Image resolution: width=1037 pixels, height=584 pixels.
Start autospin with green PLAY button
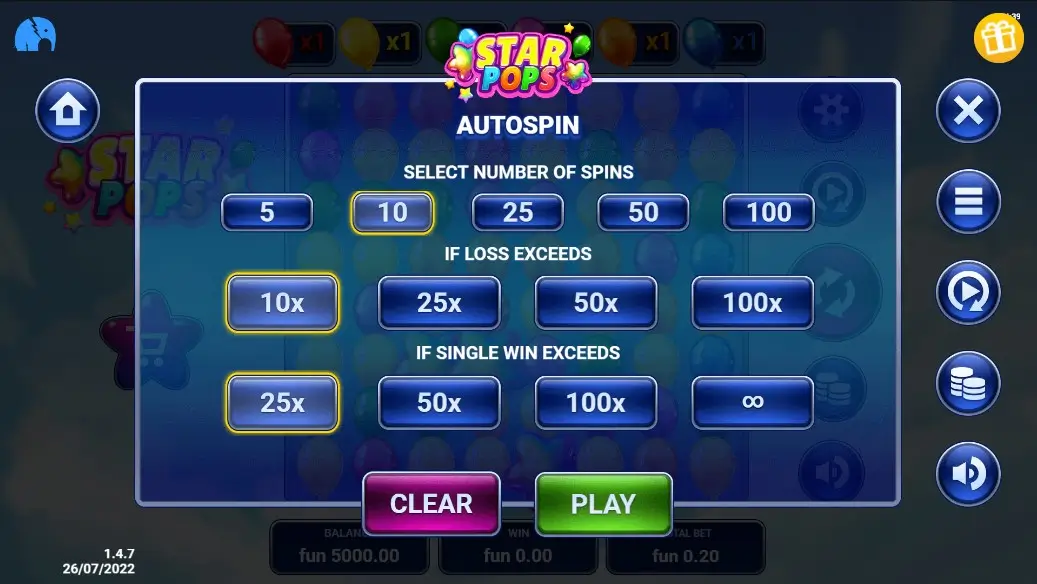(603, 504)
